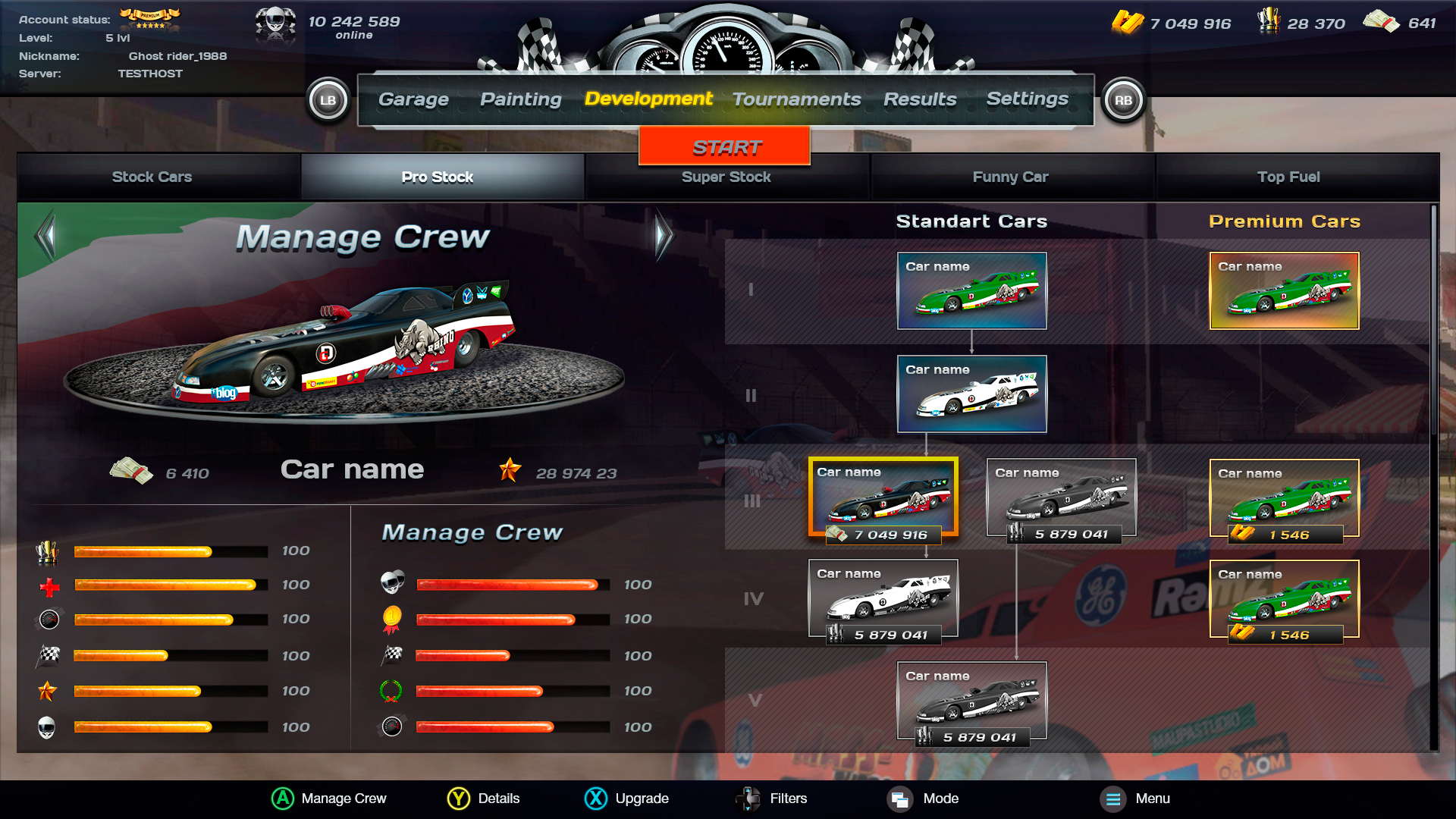Switch to the Stock Cars tab
1456x819 pixels.
(152, 177)
